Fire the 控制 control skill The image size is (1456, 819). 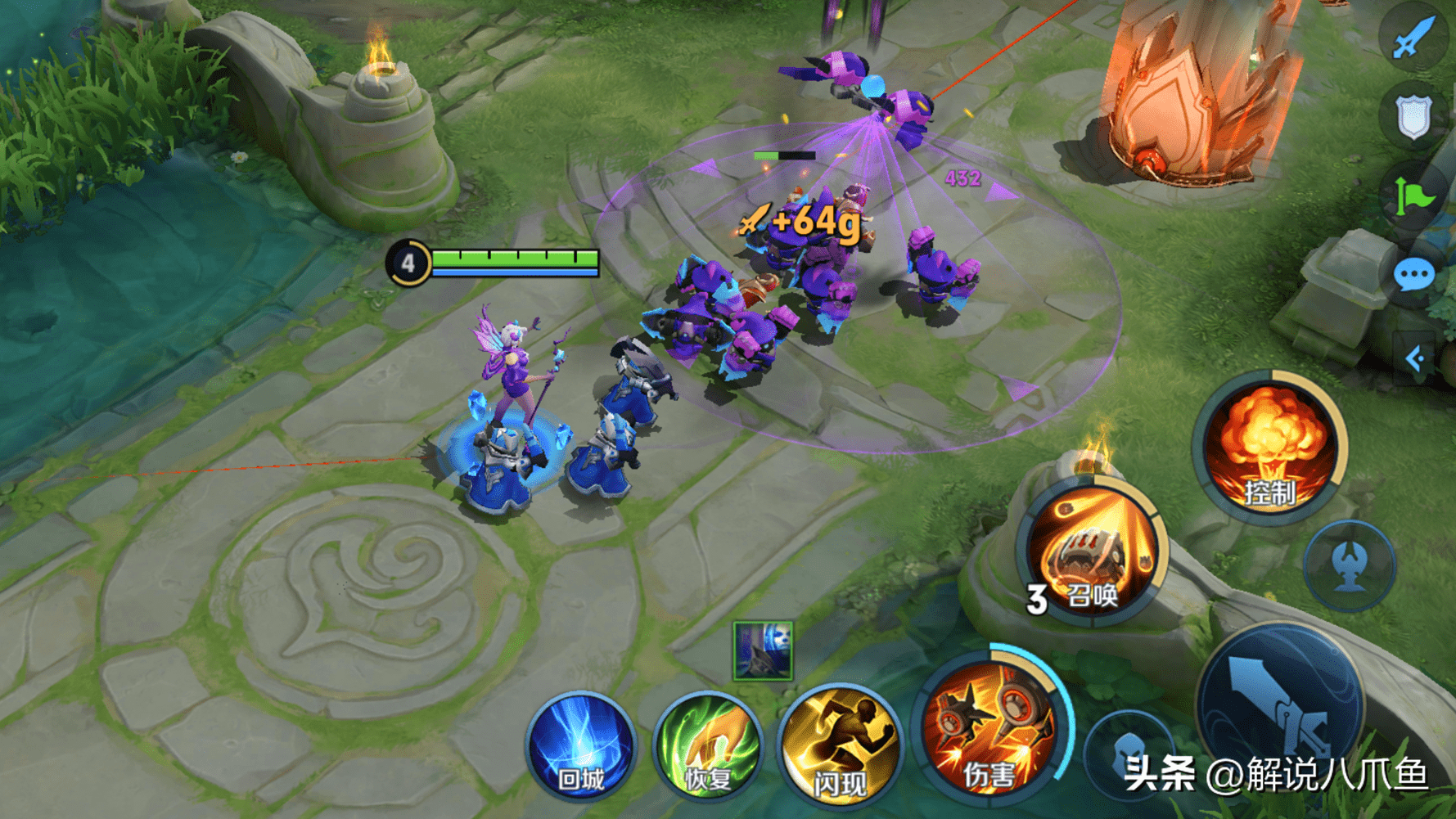(1269, 447)
